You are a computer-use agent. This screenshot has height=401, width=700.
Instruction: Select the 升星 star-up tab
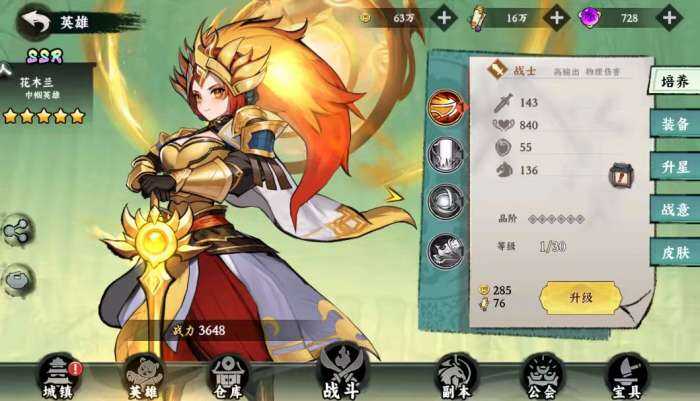coord(675,167)
